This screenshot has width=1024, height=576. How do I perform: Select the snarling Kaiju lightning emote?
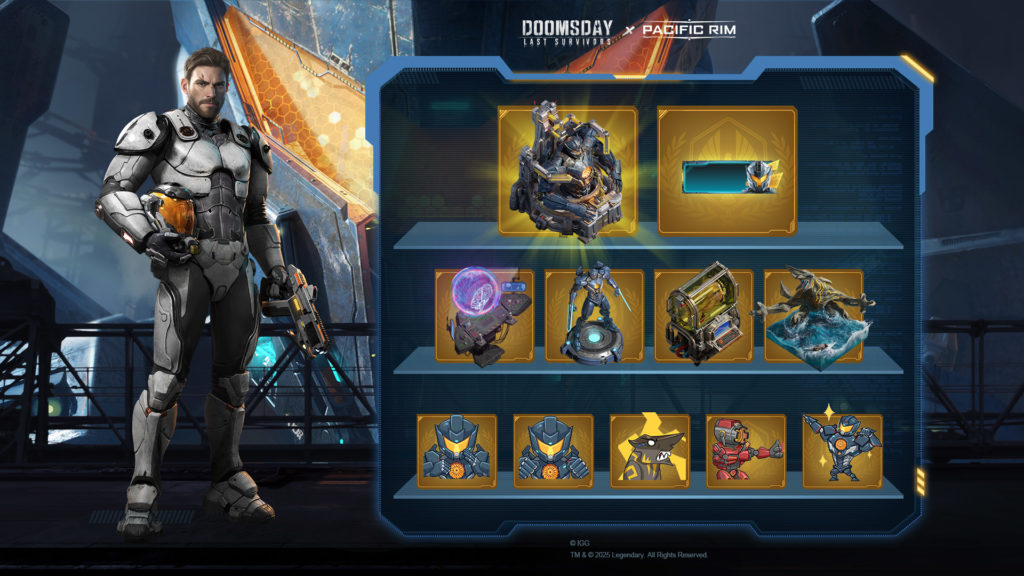click(x=649, y=450)
